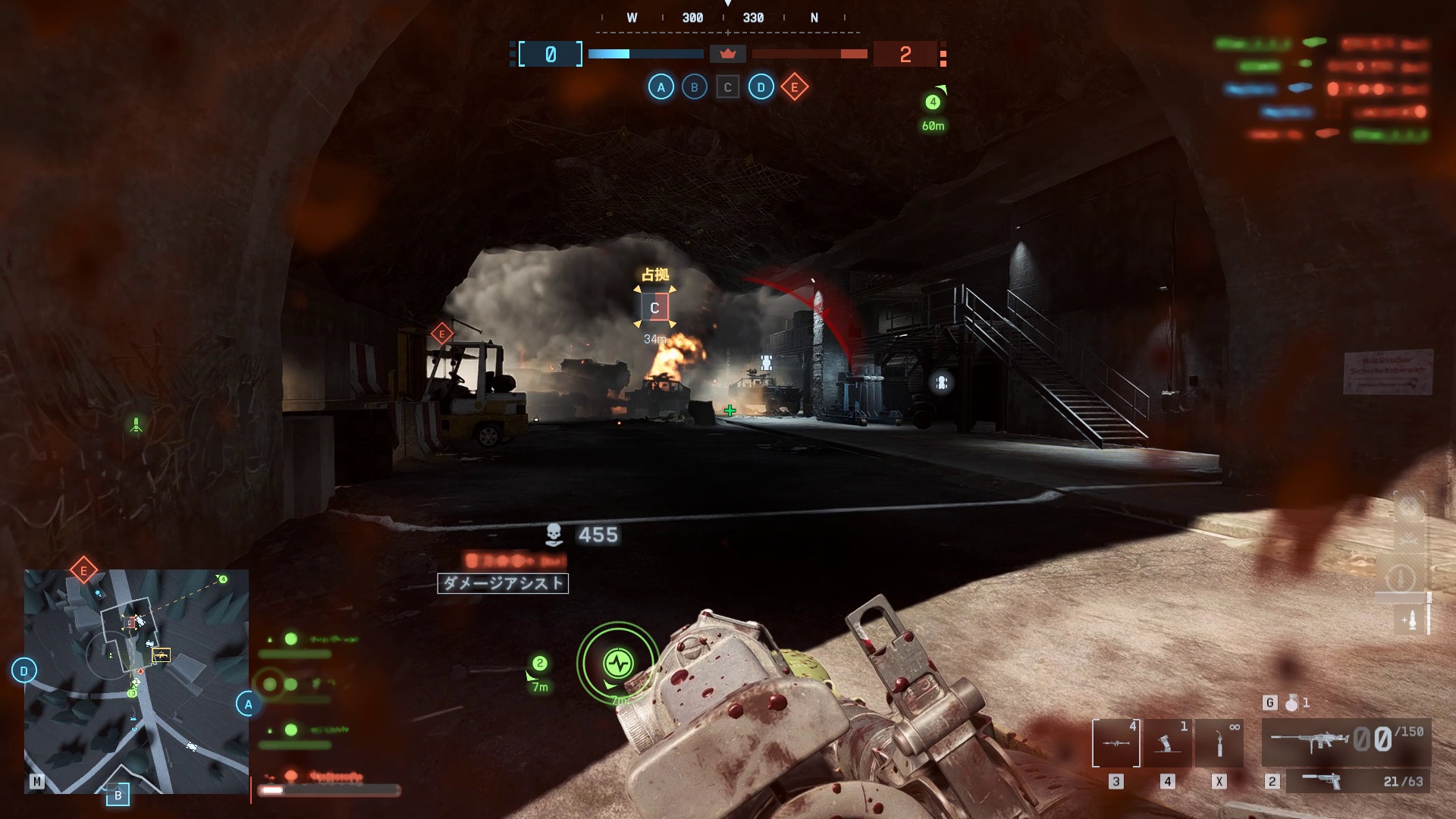The height and width of the screenshot is (819, 1456).
Task: Select objective A capture point icon
Action: 661,87
